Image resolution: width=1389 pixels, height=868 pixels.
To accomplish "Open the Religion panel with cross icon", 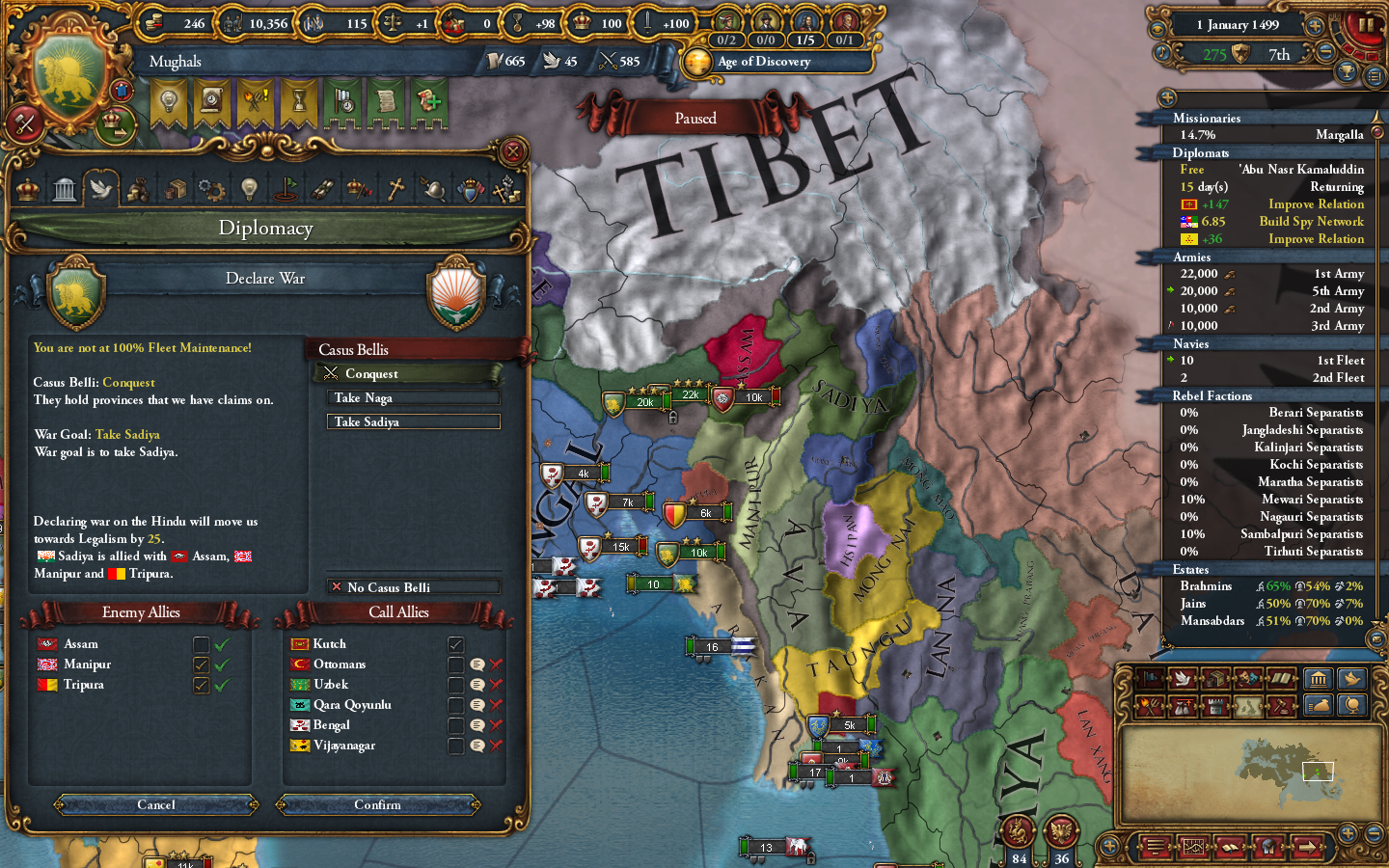I will tap(397, 188).
